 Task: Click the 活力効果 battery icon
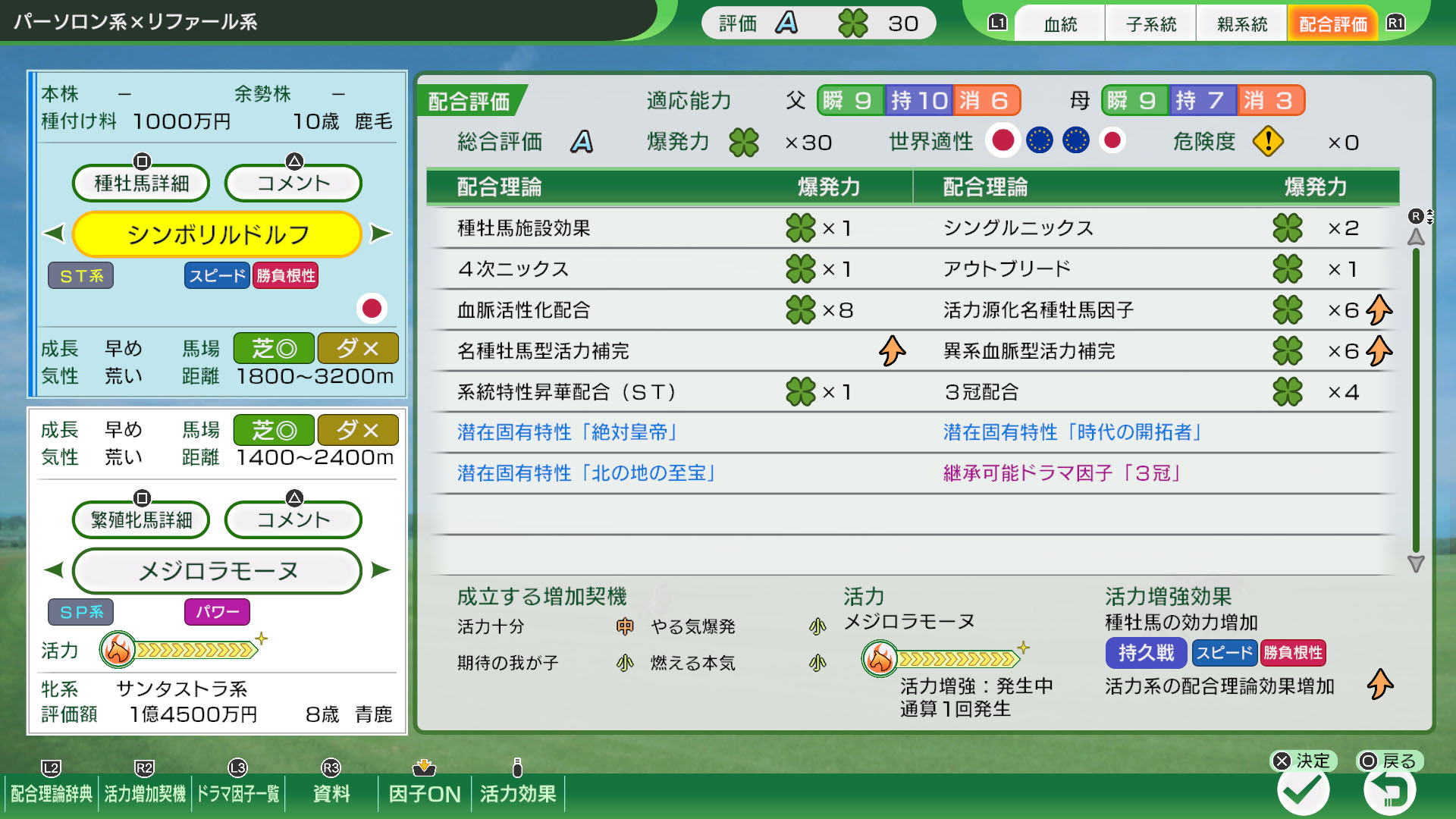[518, 767]
